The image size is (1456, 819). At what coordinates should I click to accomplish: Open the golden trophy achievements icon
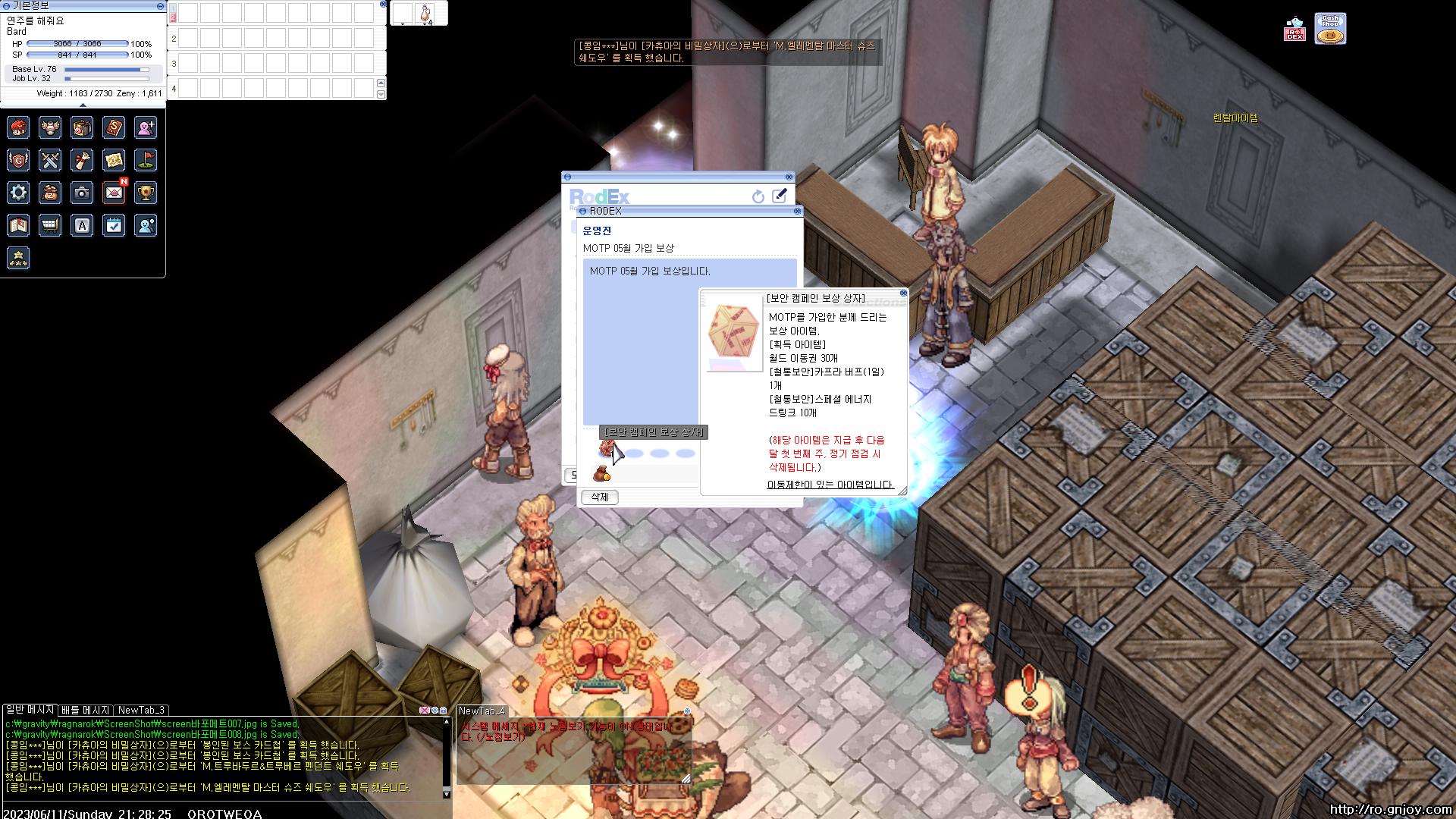pyautogui.click(x=146, y=193)
